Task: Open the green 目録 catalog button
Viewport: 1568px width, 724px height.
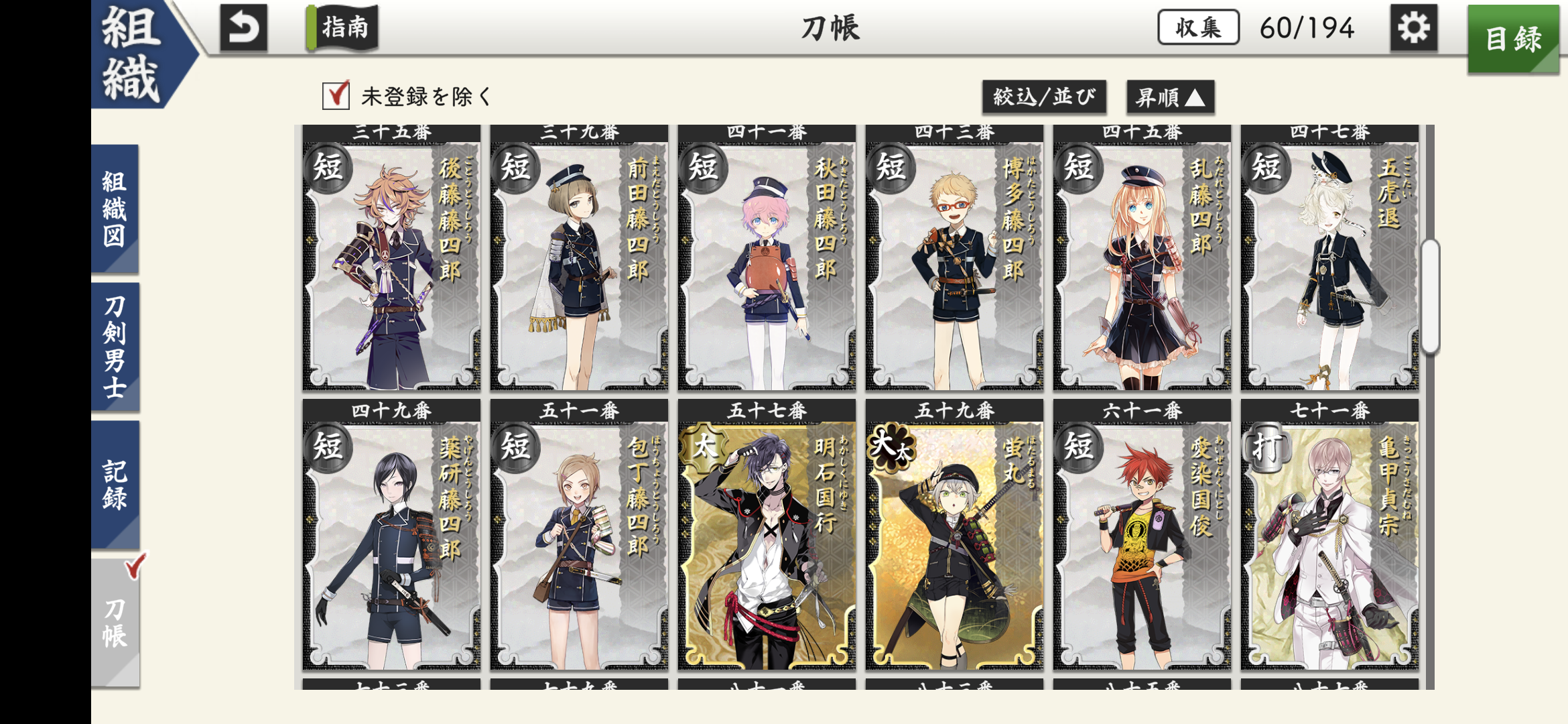Action: click(x=1513, y=39)
